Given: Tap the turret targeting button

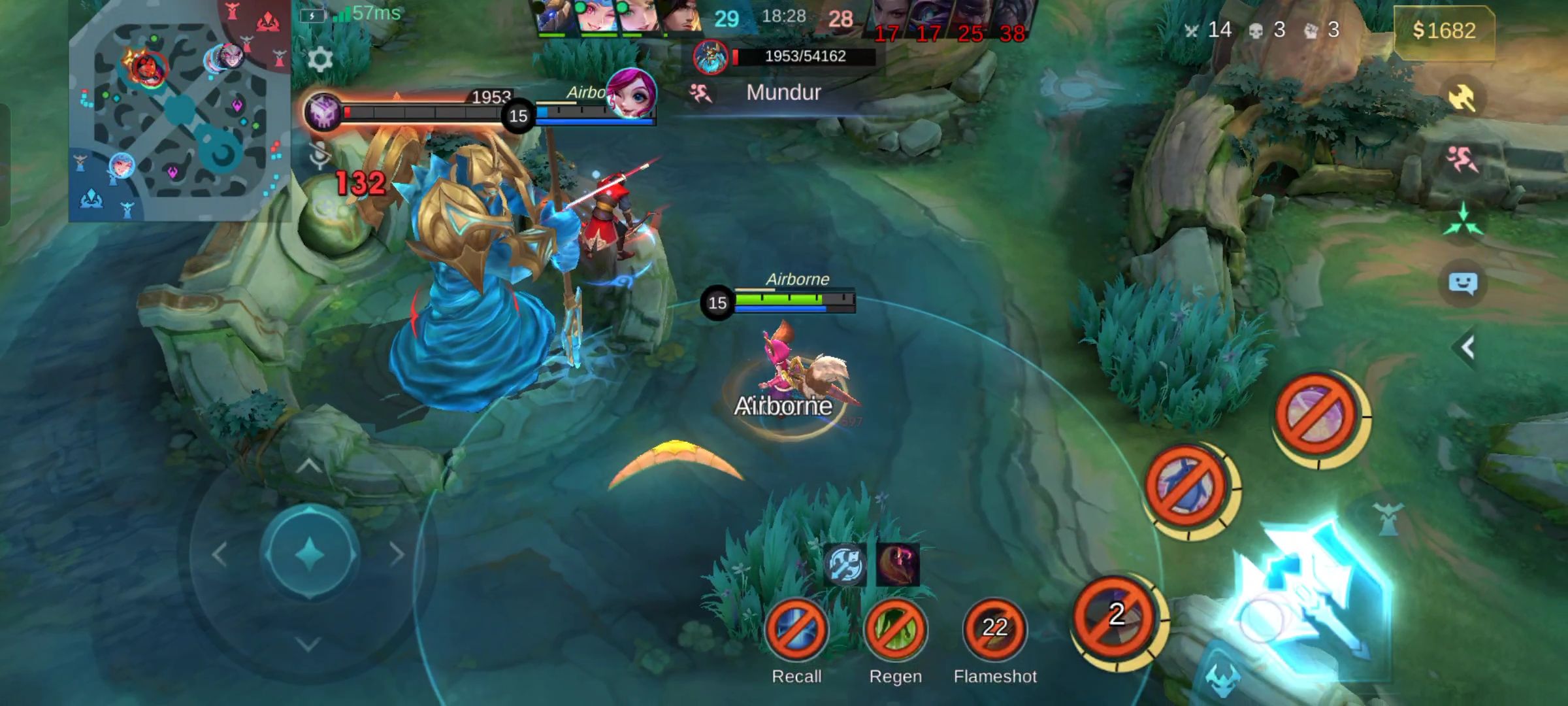Looking at the screenshot, I should (1388, 518).
